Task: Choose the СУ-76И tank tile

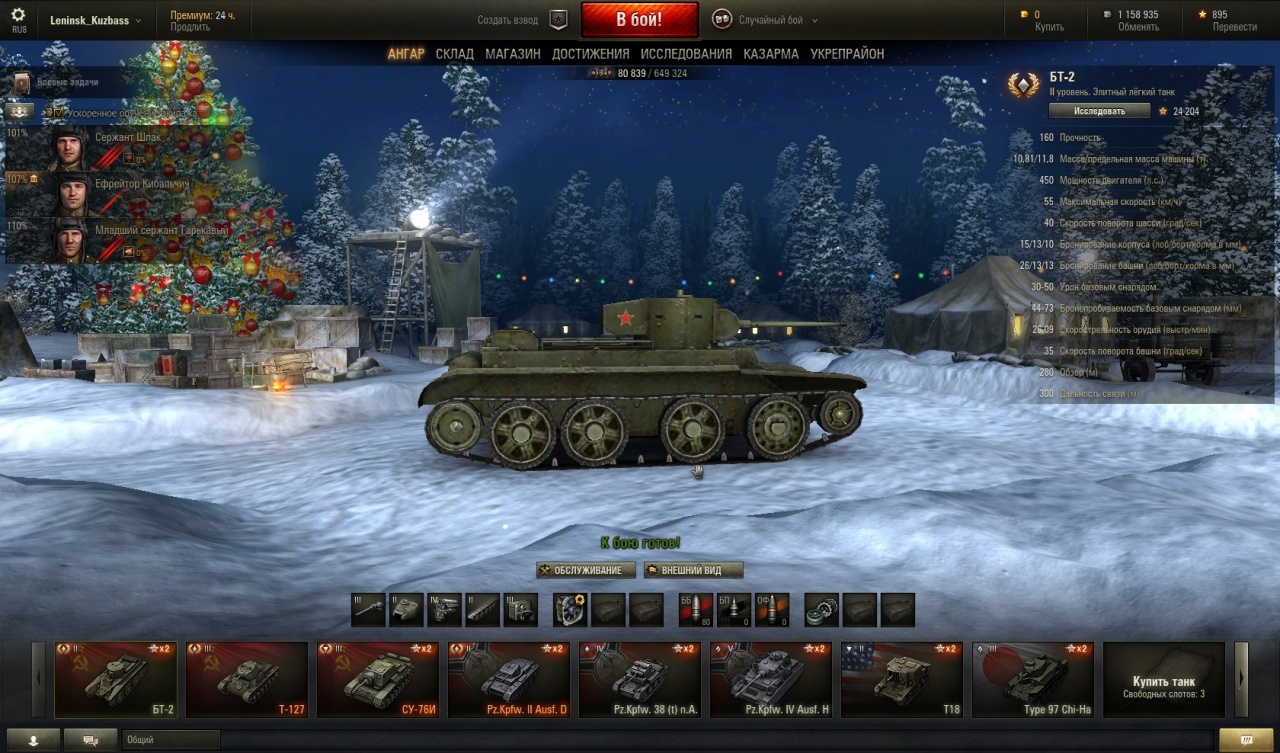Action: [x=378, y=680]
